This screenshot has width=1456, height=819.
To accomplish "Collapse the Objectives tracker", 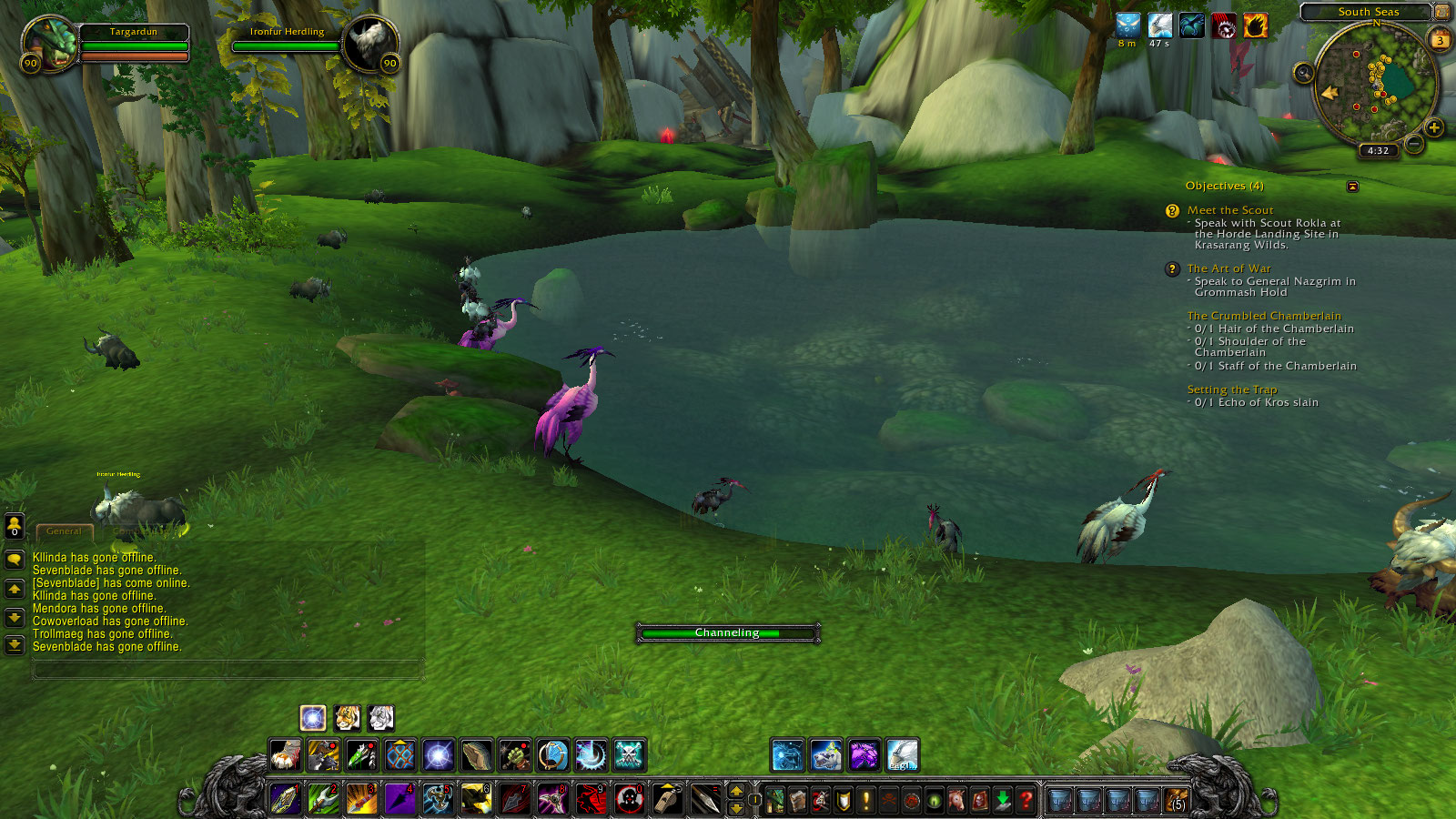I will pyautogui.click(x=1352, y=187).
